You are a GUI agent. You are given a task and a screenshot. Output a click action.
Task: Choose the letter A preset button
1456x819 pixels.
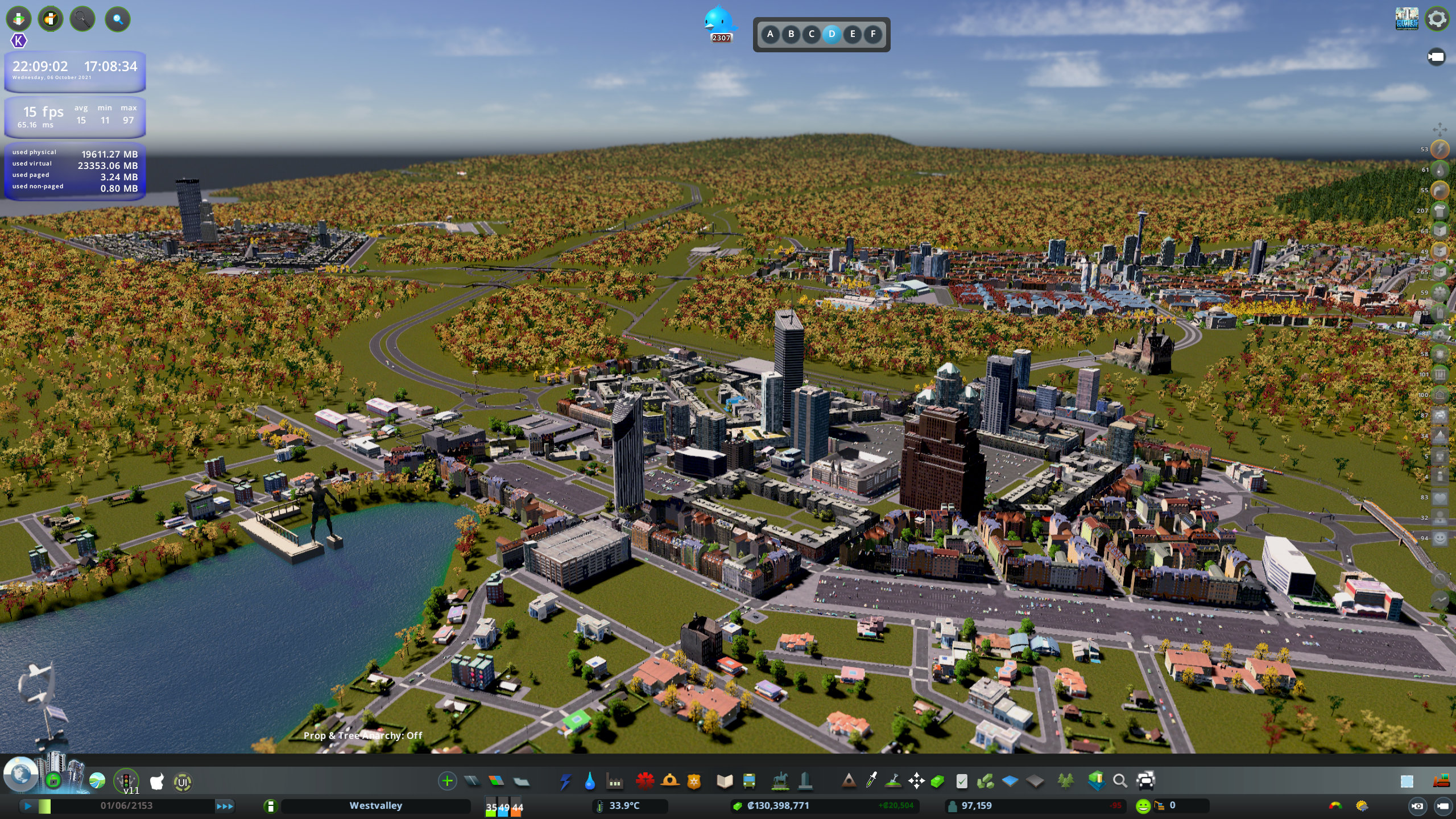pos(770,34)
